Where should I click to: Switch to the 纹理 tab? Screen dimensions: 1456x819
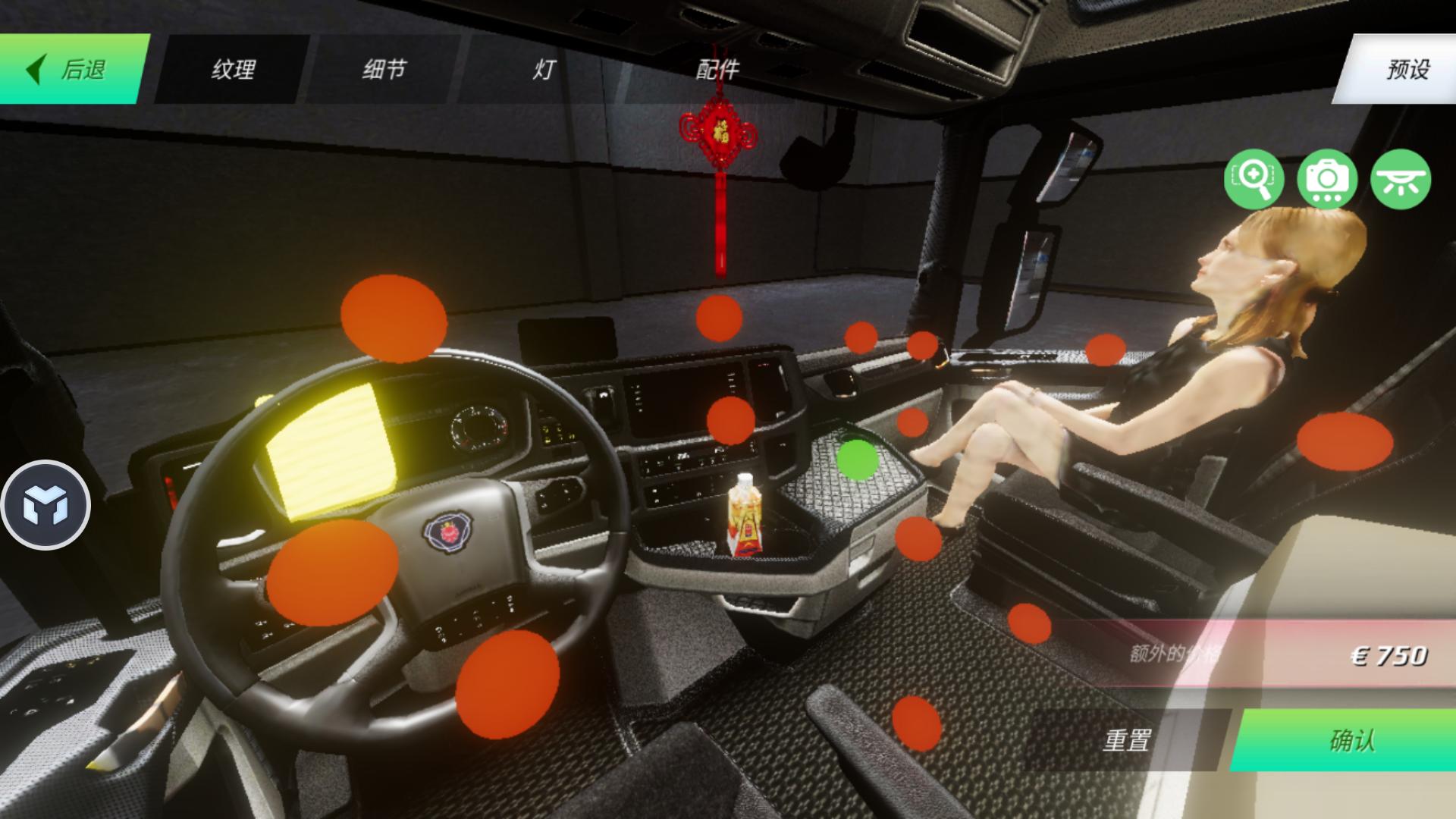232,70
